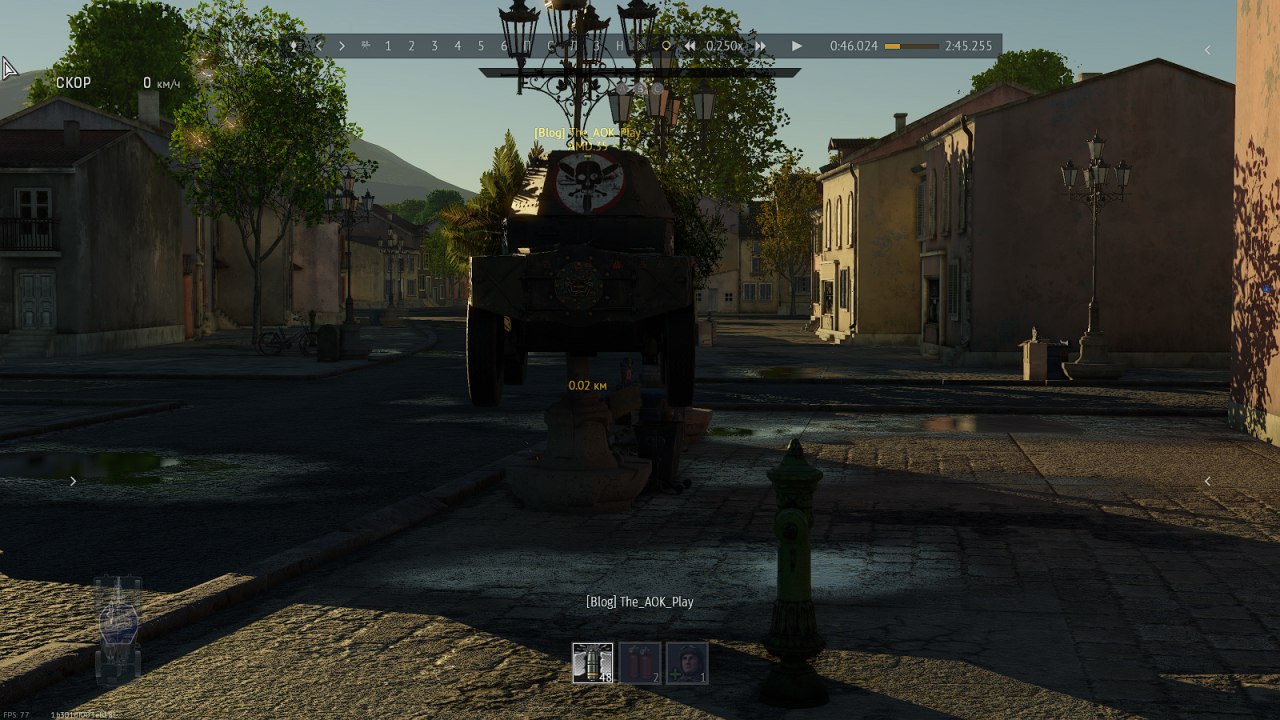Use the fire extinguisher slot
This screenshot has width=1280, height=720.
click(640, 663)
